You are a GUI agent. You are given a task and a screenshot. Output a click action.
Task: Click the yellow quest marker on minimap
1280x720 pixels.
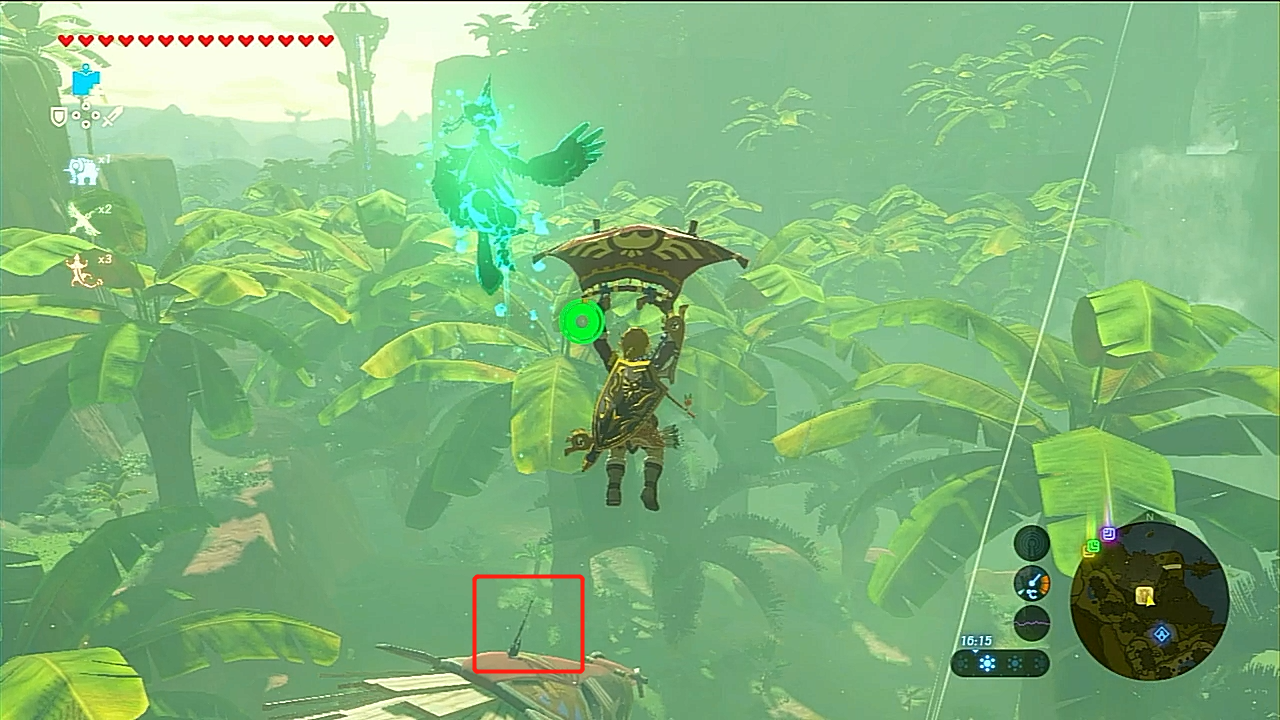pos(1146,596)
